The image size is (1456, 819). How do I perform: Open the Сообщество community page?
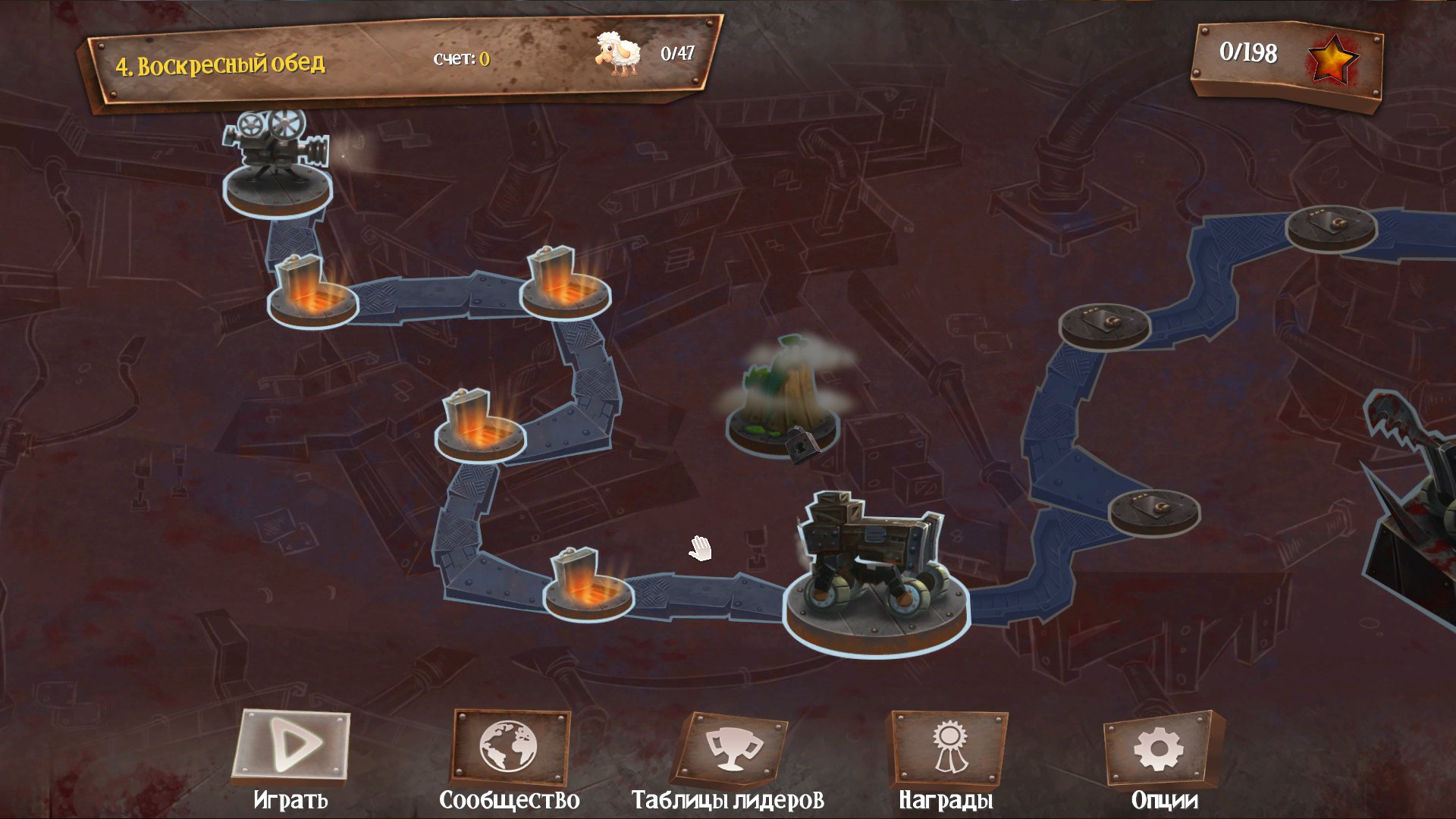[x=509, y=750]
